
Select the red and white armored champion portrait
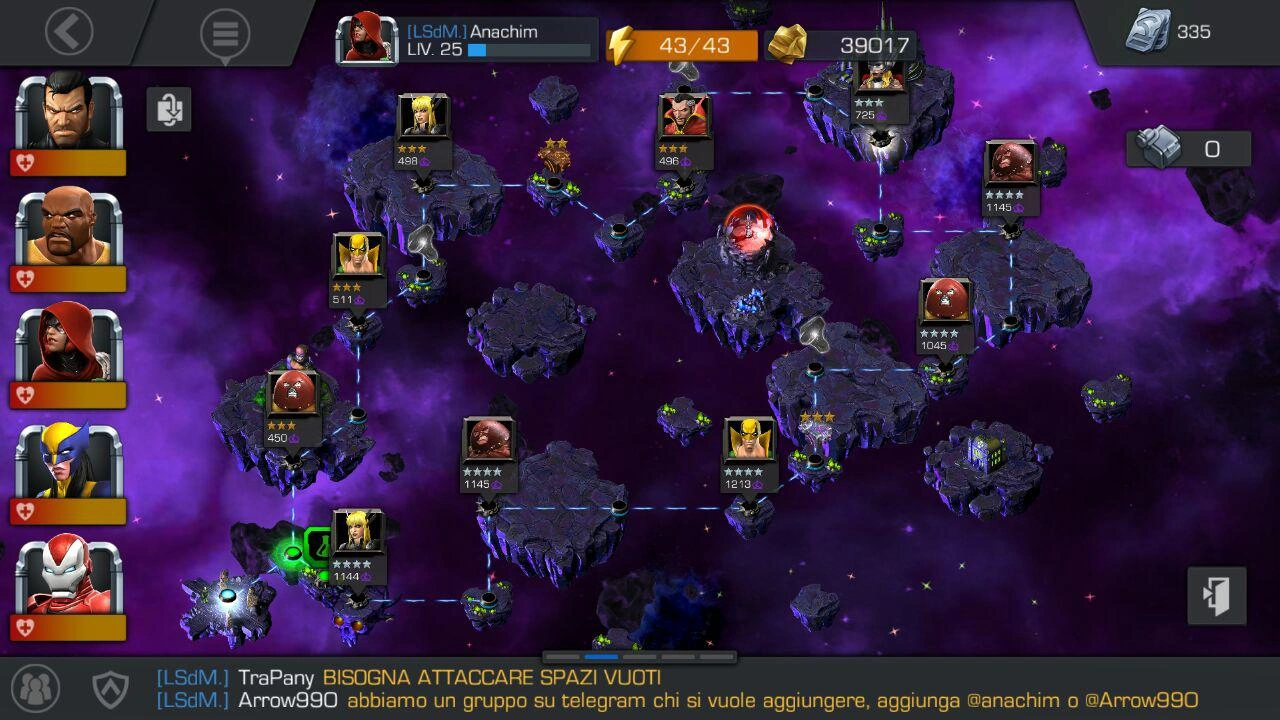tap(69, 578)
